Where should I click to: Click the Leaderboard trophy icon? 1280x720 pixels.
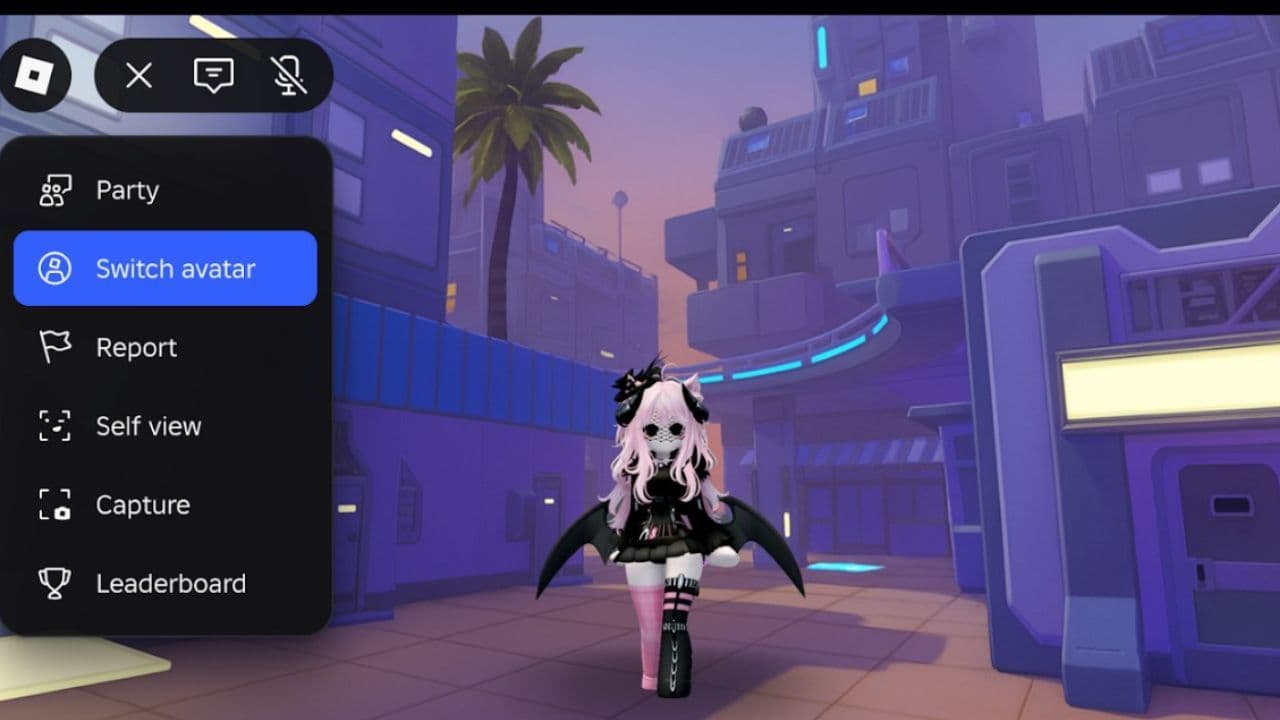point(56,583)
